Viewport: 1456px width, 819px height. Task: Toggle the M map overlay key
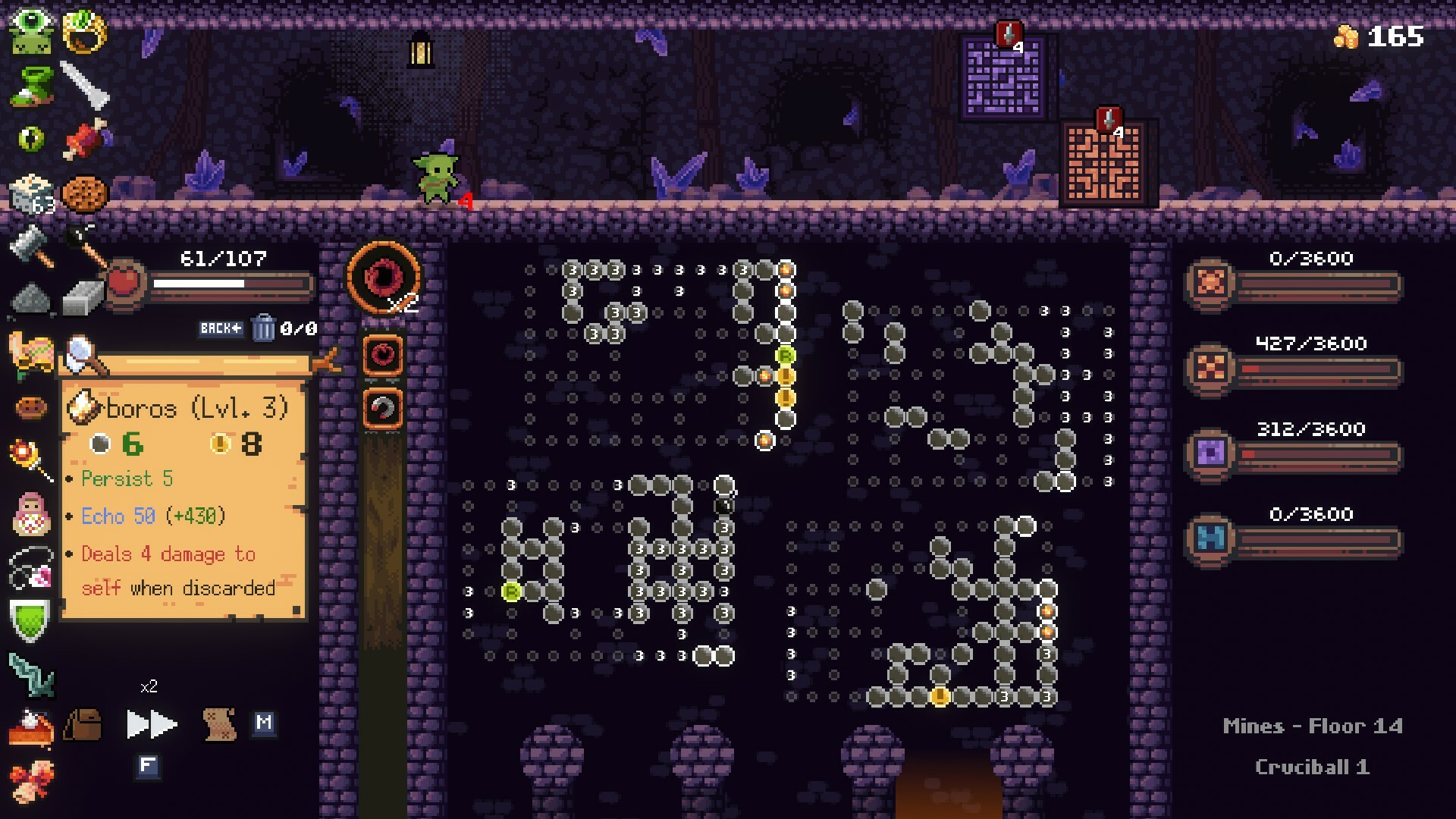coord(264,724)
